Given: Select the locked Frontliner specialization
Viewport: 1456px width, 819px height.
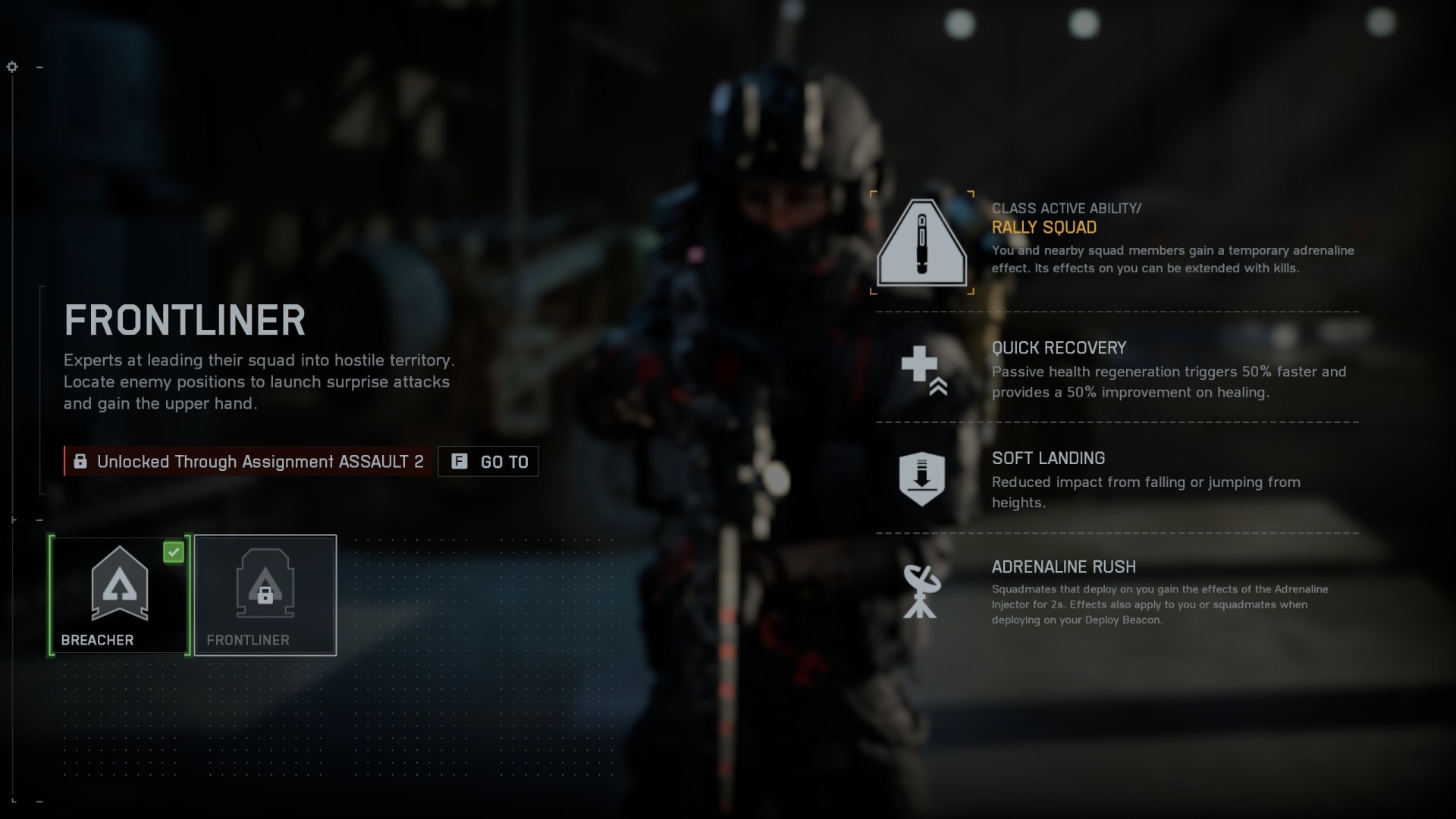Looking at the screenshot, I should click(265, 595).
